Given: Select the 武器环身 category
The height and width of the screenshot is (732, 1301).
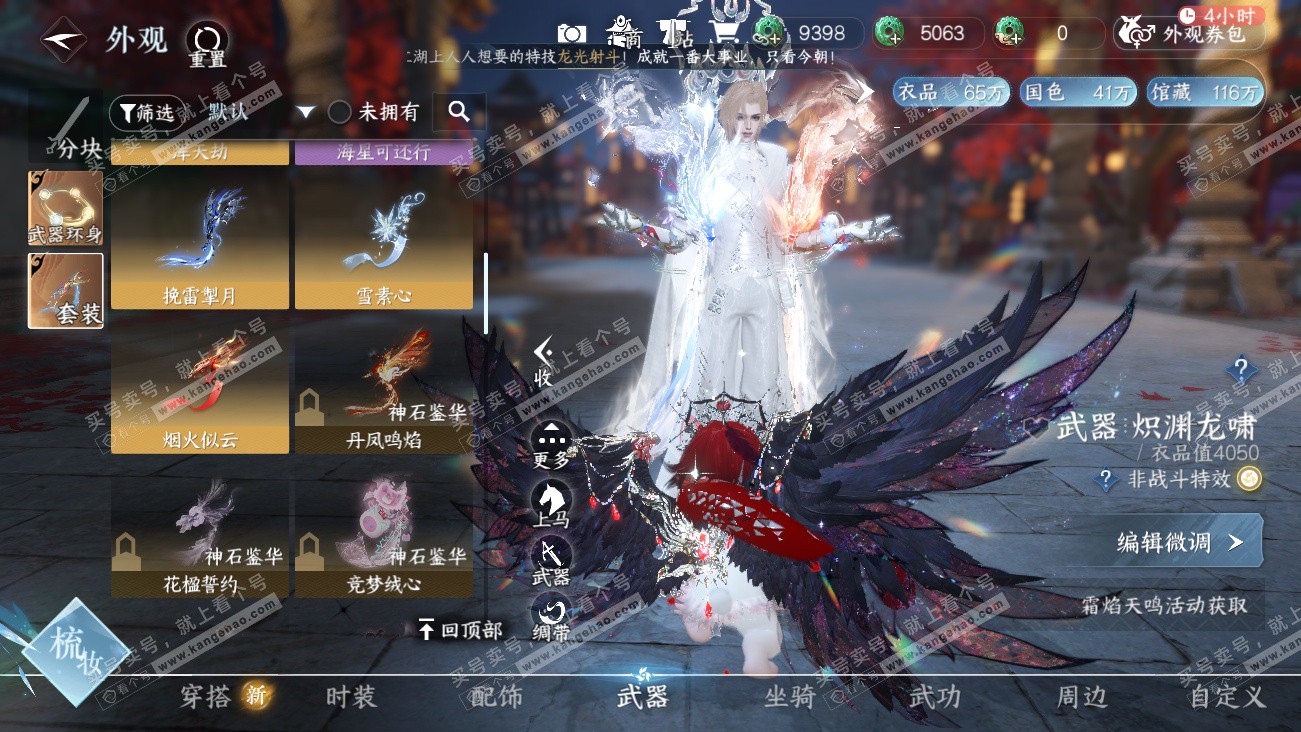Looking at the screenshot, I should pos(65,208).
